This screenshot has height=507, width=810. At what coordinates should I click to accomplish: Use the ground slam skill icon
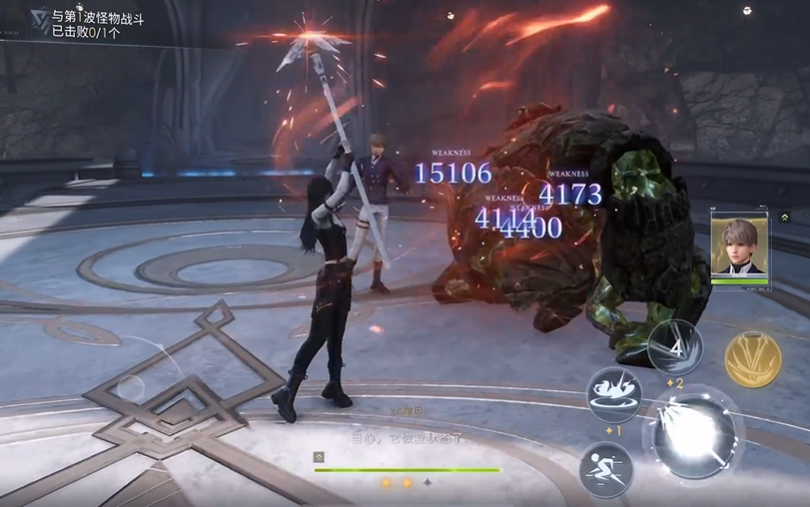pos(613,394)
